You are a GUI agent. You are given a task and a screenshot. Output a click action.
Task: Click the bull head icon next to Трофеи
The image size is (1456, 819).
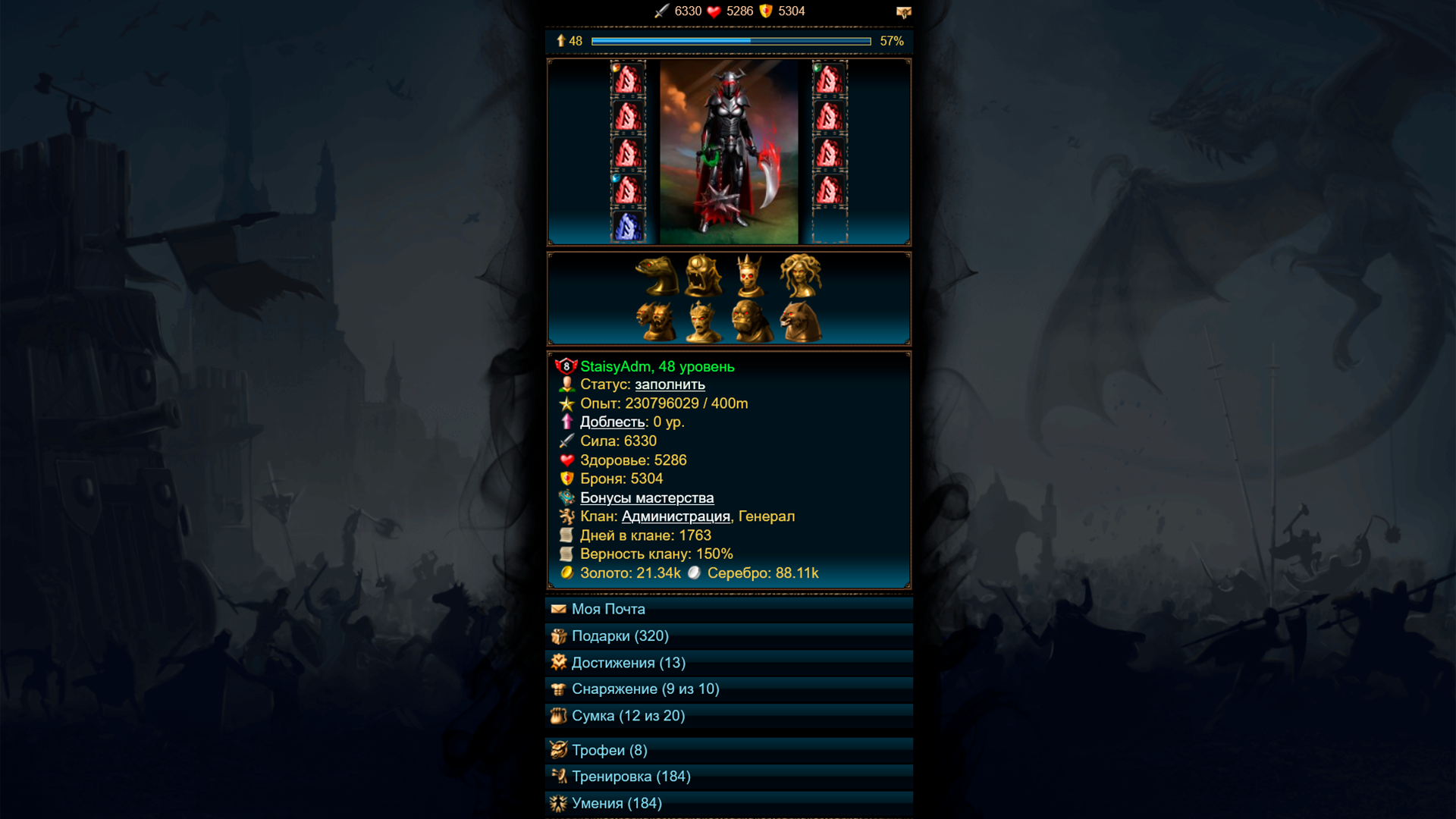[x=559, y=750]
